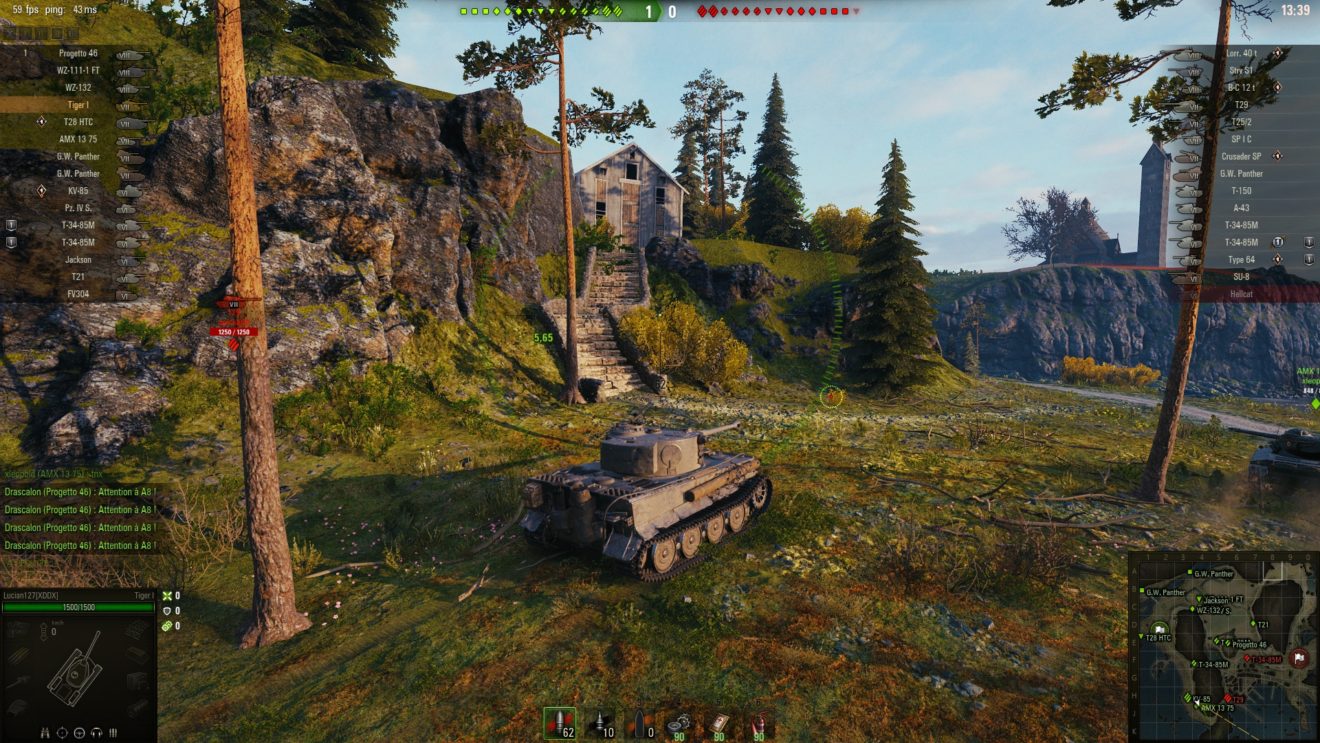Select Strv S1 in the enemy team list
1320x743 pixels.
1242,70
